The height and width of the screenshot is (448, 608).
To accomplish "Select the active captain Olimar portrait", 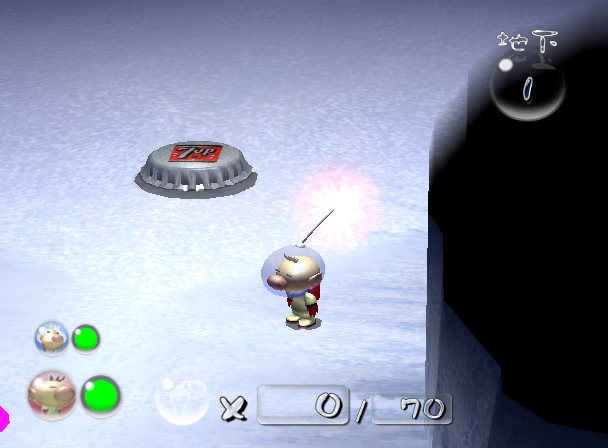I will click(52, 395).
